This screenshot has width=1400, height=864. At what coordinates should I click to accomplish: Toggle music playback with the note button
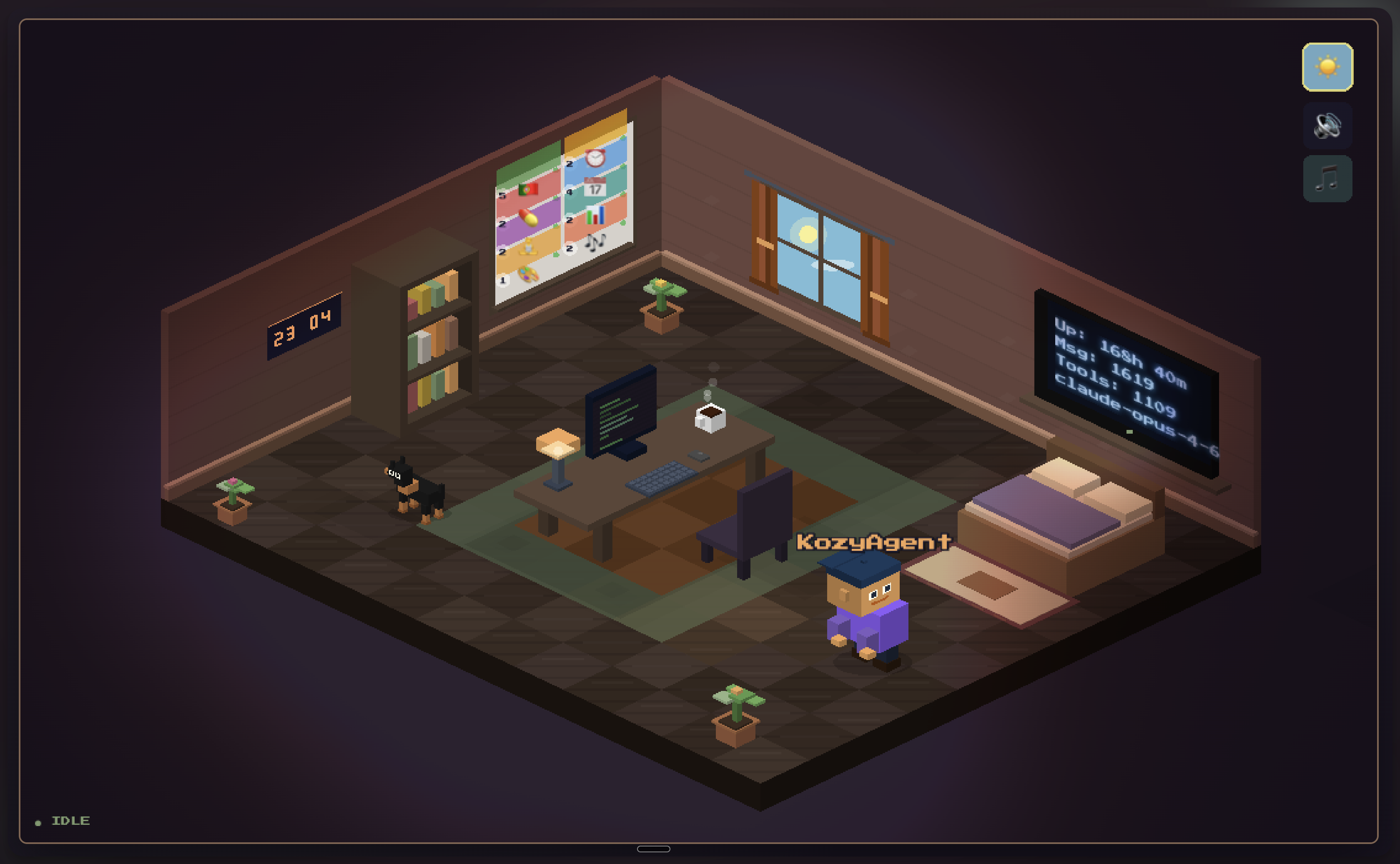[1327, 178]
